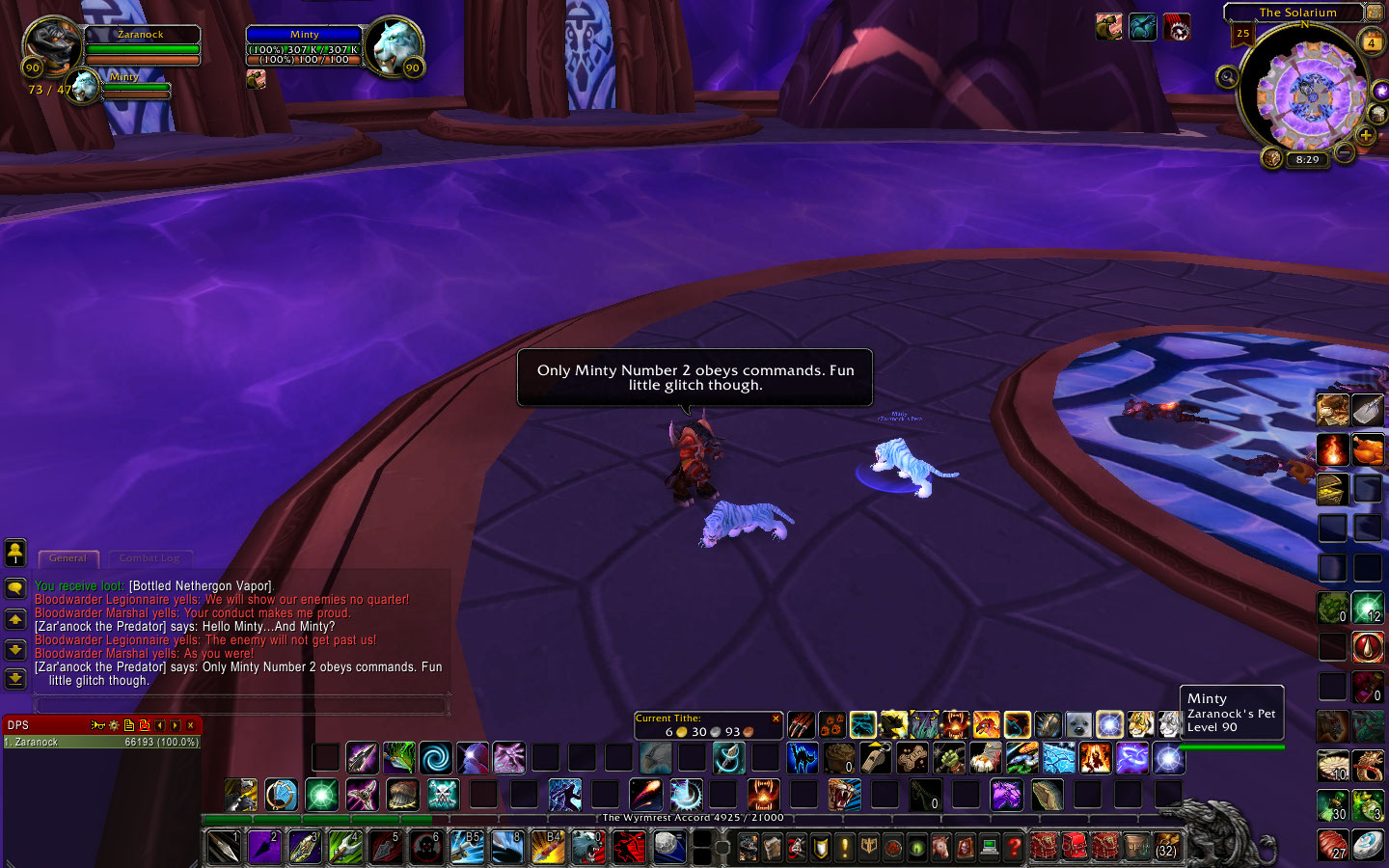Zoom in the minimap with the plus button
The image size is (1389, 868).
[1367, 135]
